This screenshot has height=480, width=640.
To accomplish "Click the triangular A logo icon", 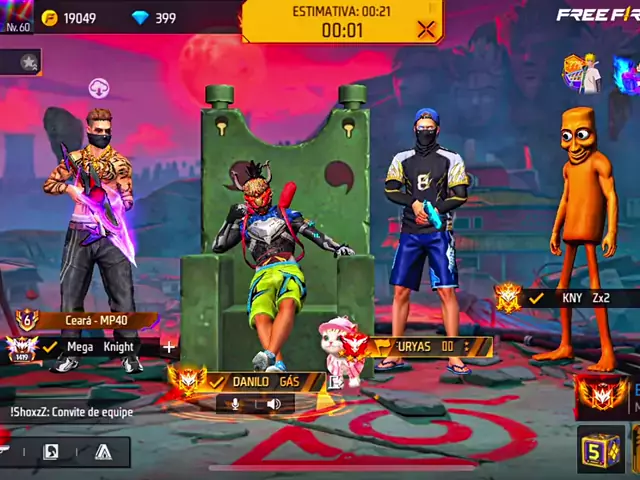I will [x=102, y=451].
